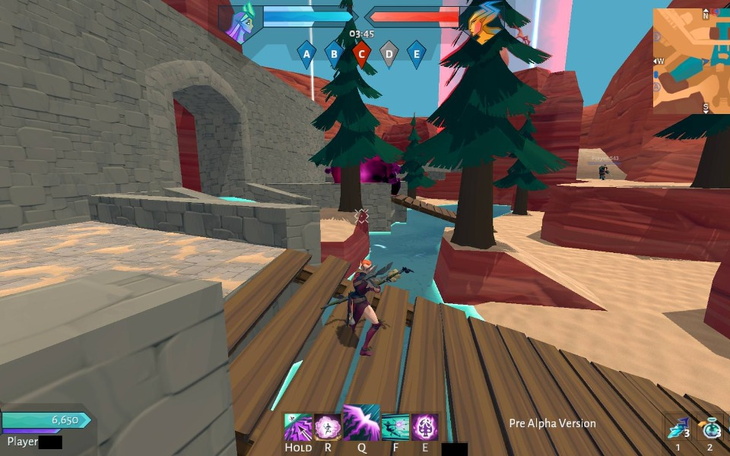730x456 pixels.
Task: Use the pink smoke cloud ability
Action: point(328,427)
